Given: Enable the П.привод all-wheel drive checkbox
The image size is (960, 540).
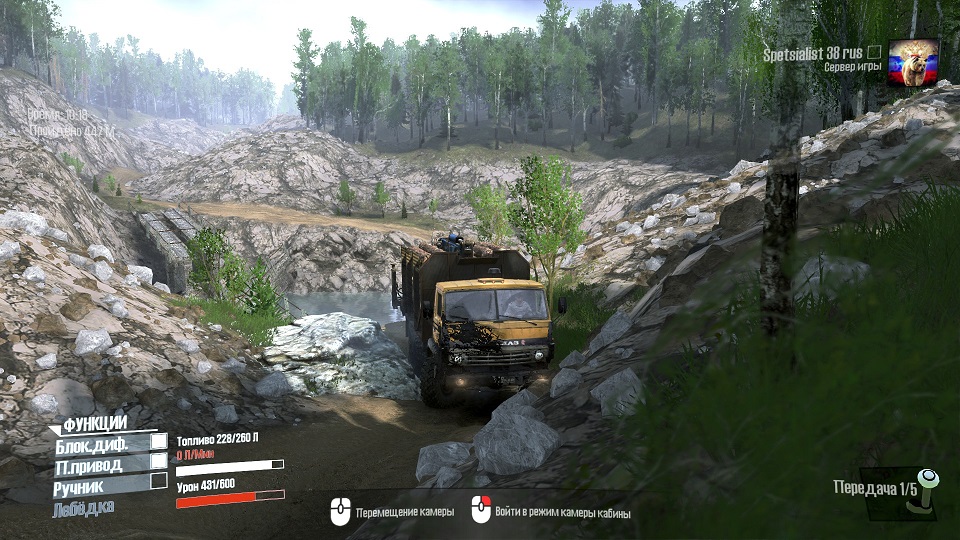Looking at the screenshot, I should (158, 461).
